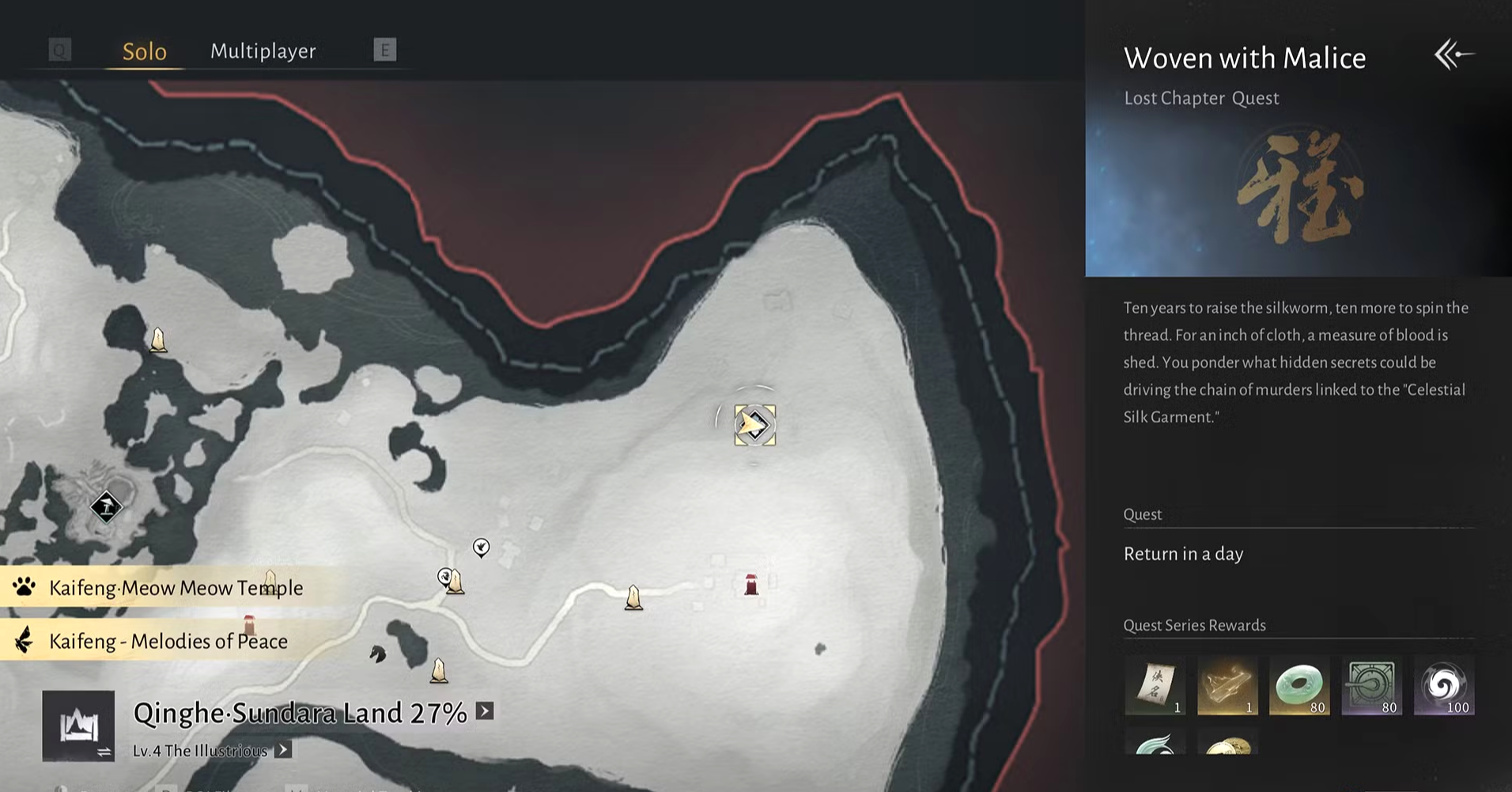Screen dimensions: 1512x792
Task: Select the Kaifeng - Melodies of Peace entry
Action: click(x=168, y=641)
